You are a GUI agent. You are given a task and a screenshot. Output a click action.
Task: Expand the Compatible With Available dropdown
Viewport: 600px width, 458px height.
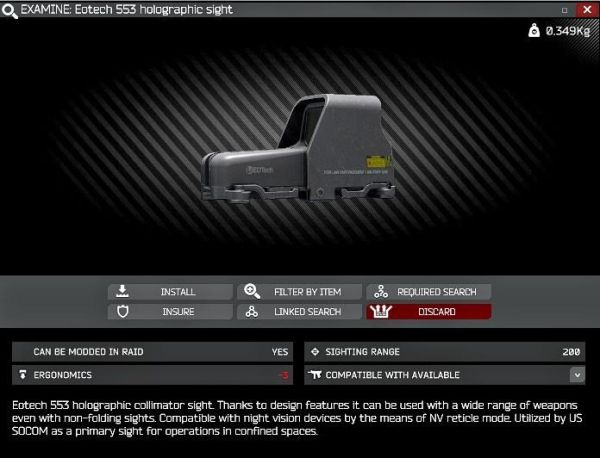coord(577,375)
